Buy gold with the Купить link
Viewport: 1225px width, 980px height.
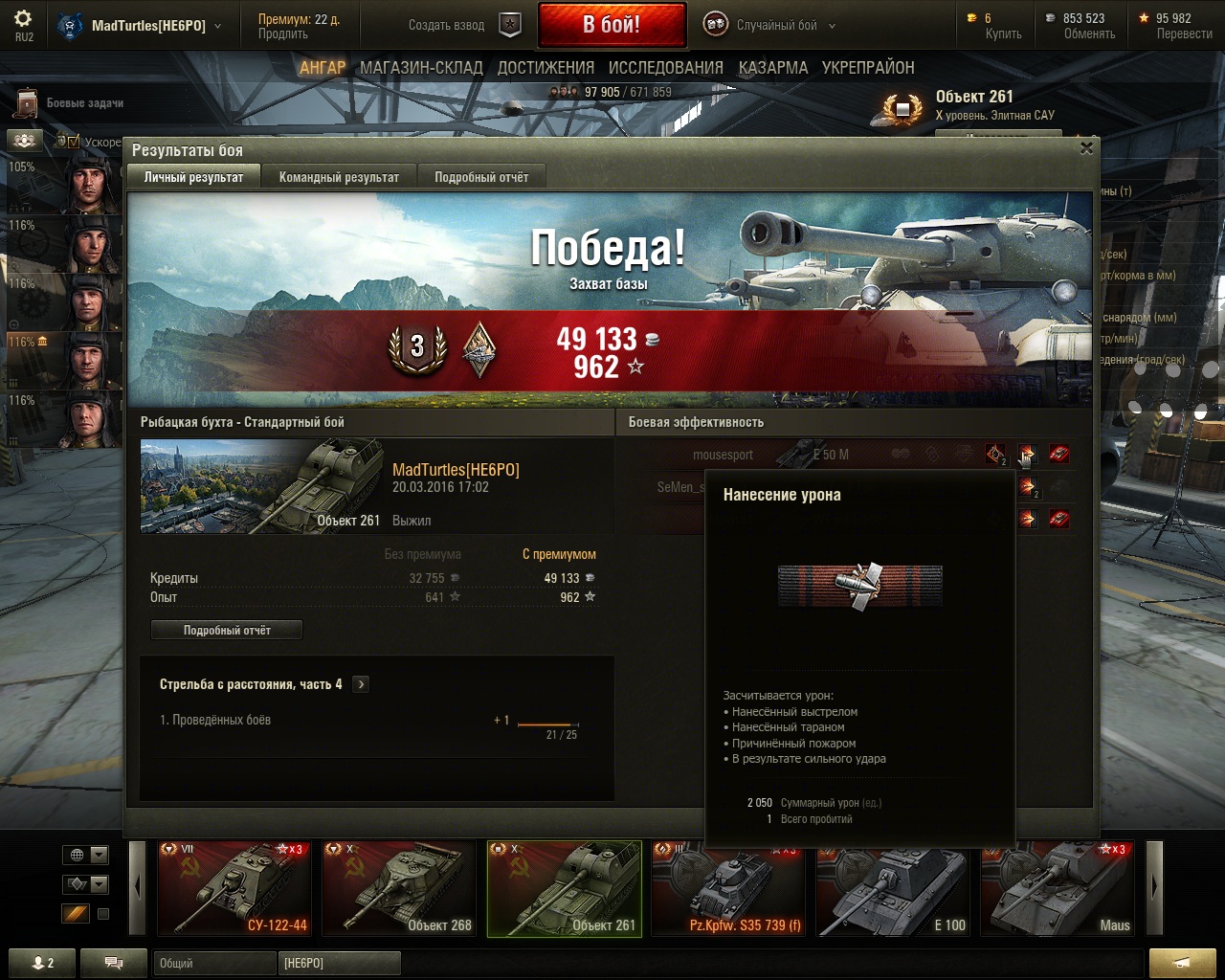pos(1003,34)
